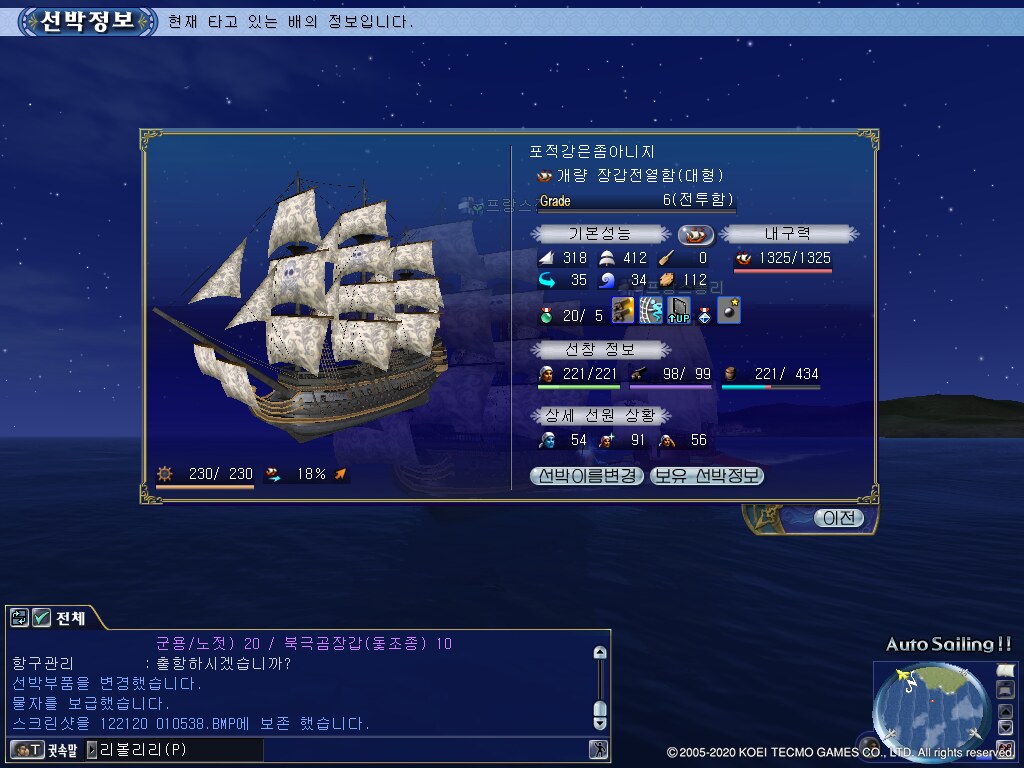Open the emote figure icon in chat bar

click(x=598, y=749)
